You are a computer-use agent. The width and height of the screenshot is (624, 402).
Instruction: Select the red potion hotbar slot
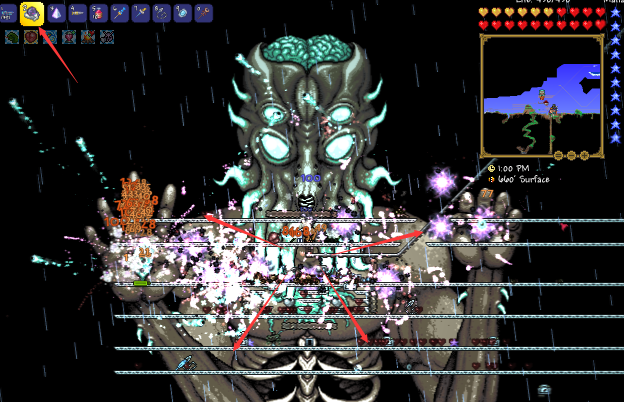(98, 13)
